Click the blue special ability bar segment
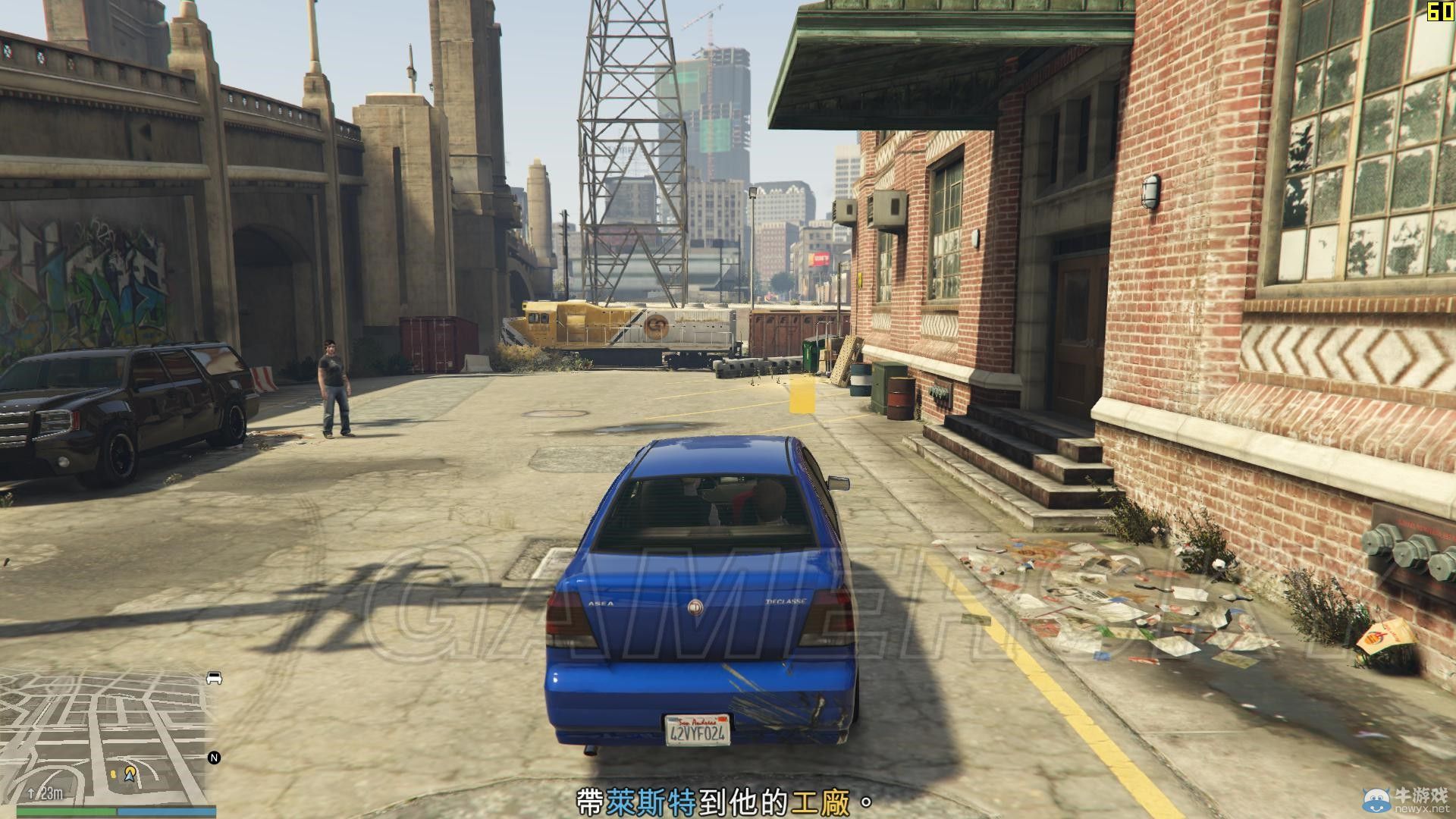Image resolution: width=1456 pixels, height=819 pixels. click(x=167, y=811)
